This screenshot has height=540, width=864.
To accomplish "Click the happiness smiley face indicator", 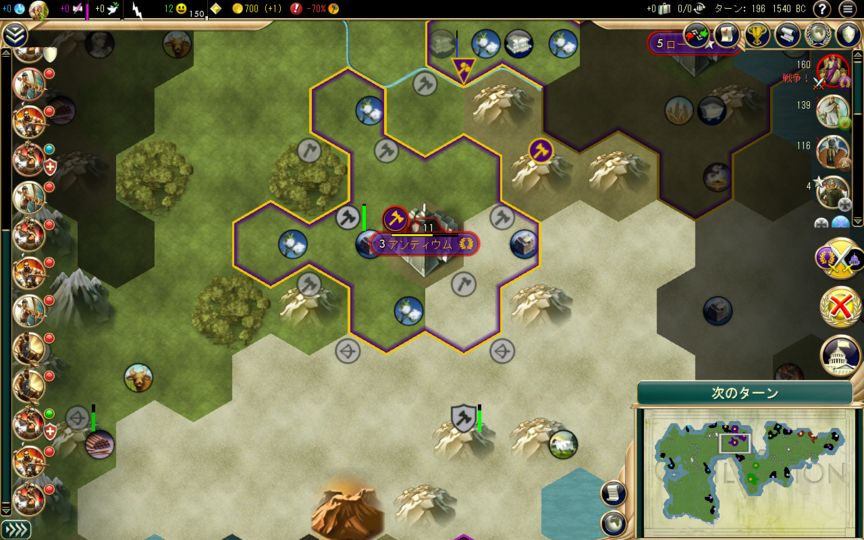I will coord(181,9).
